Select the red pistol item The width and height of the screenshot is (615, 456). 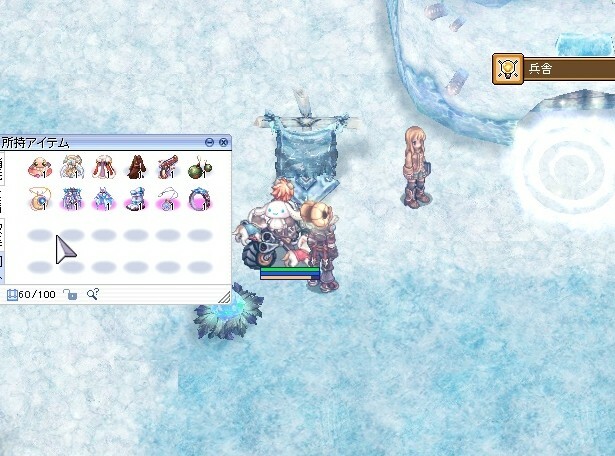coord(168,167)
